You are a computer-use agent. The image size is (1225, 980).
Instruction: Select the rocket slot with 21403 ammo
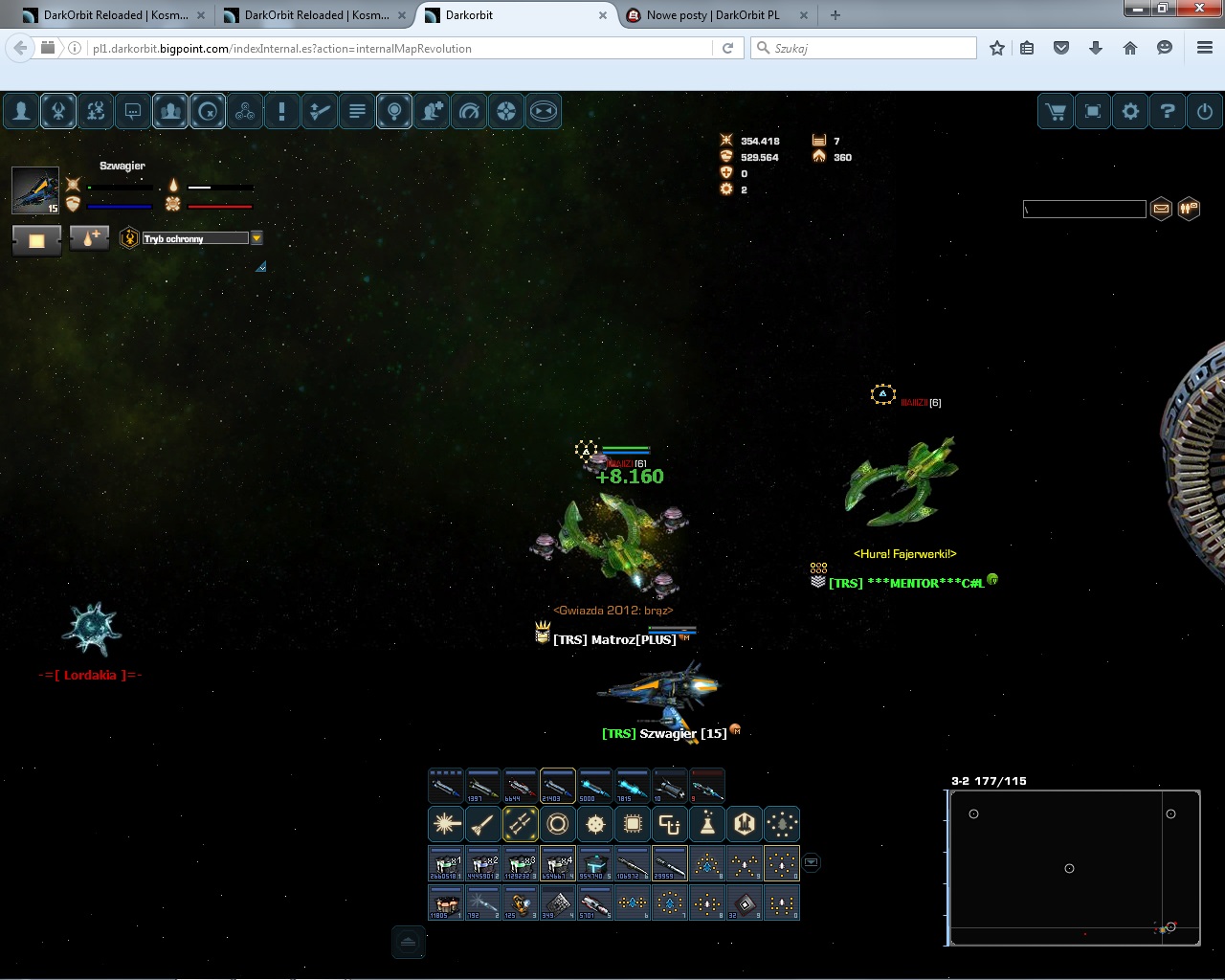coord(558,786)
